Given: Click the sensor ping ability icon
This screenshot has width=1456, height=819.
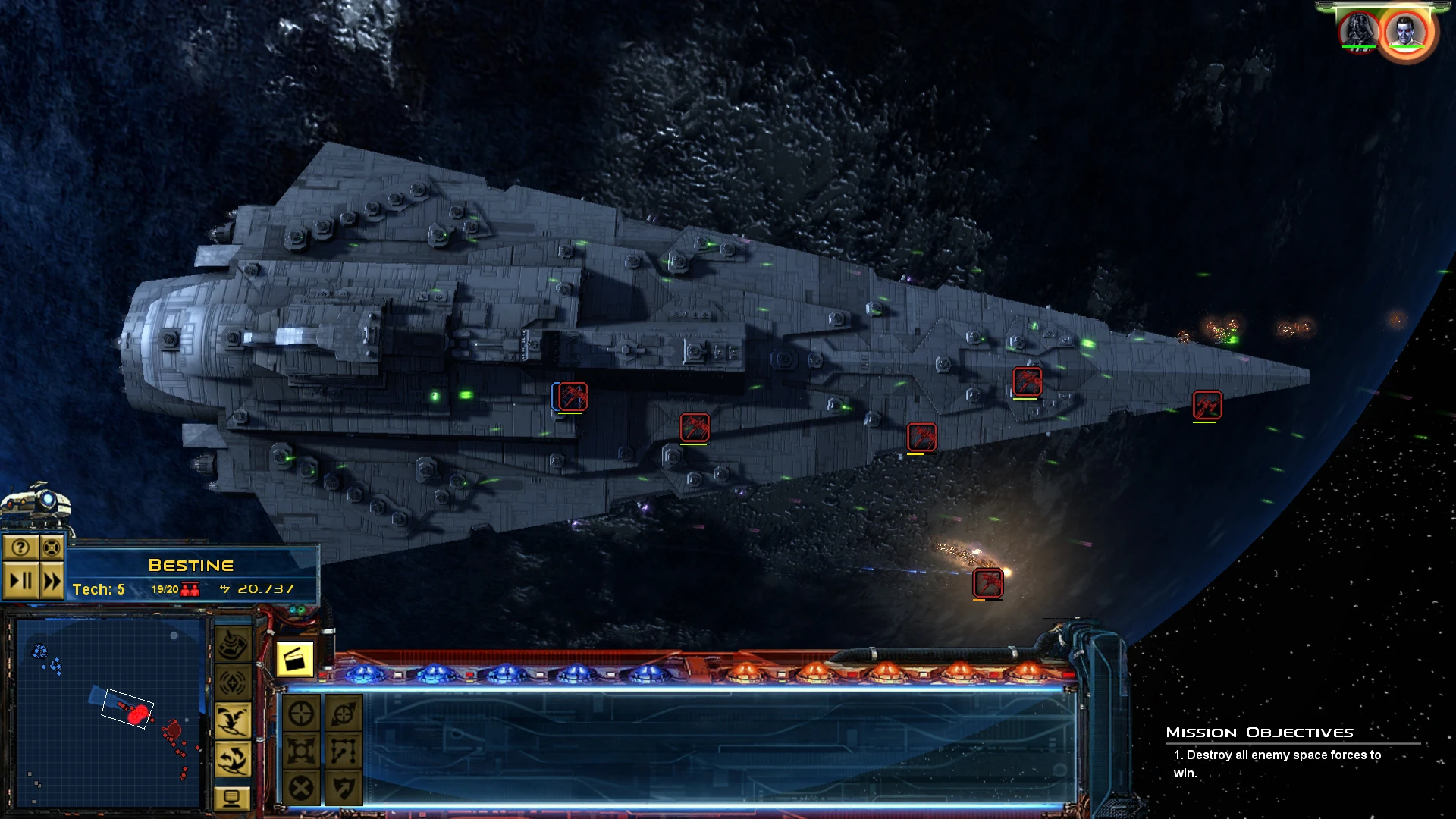Looking at the screenshot, I should (232, 682).
